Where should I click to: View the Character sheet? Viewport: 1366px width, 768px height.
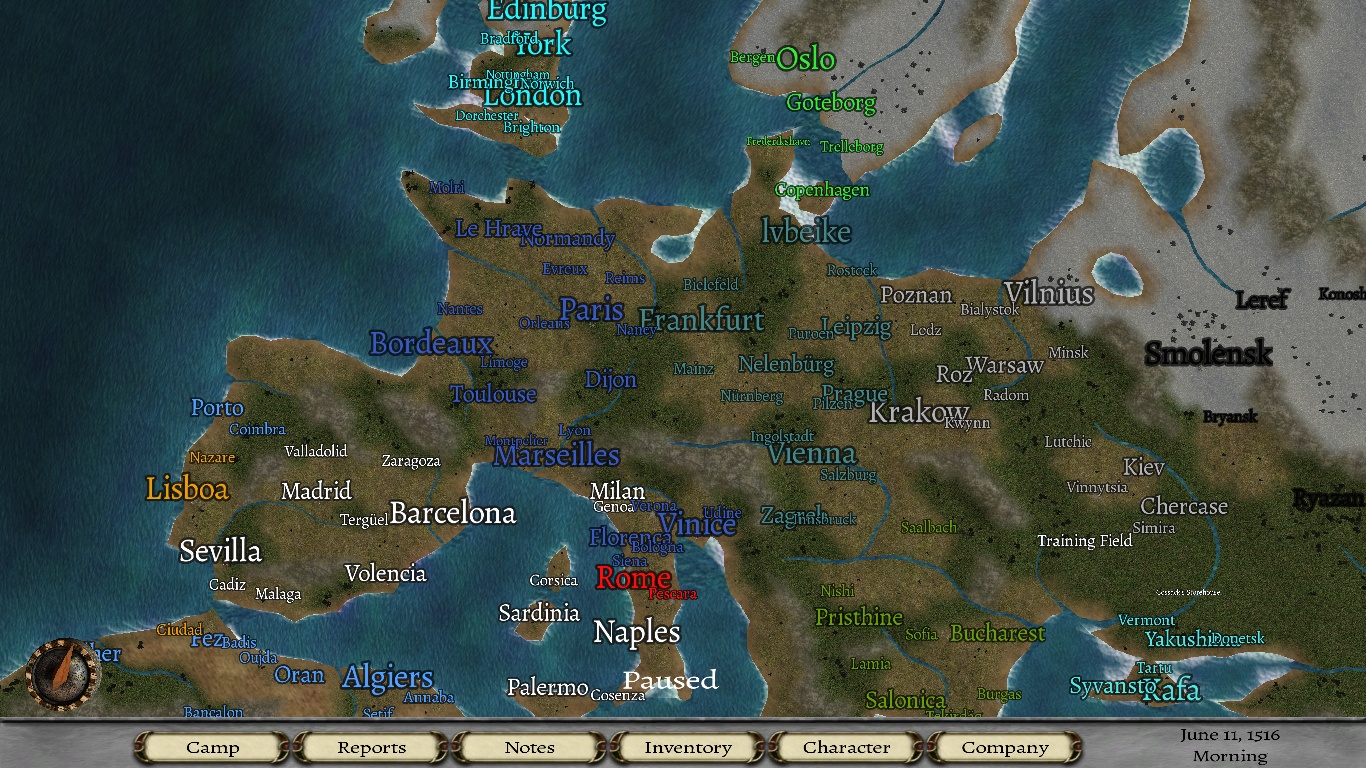pyautogui.click(x=846, y=747)
